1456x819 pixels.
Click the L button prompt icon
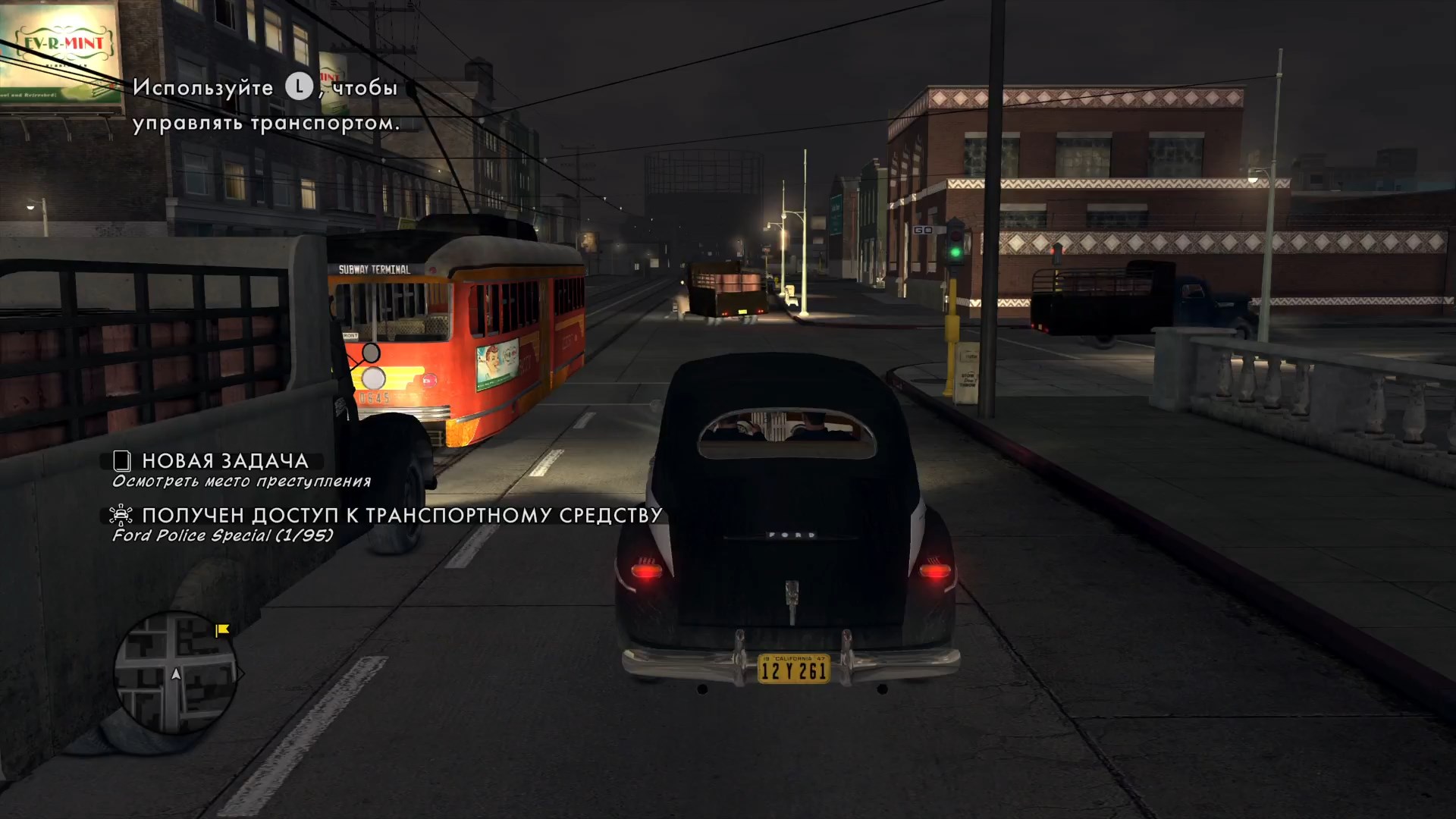click(300, 88)
